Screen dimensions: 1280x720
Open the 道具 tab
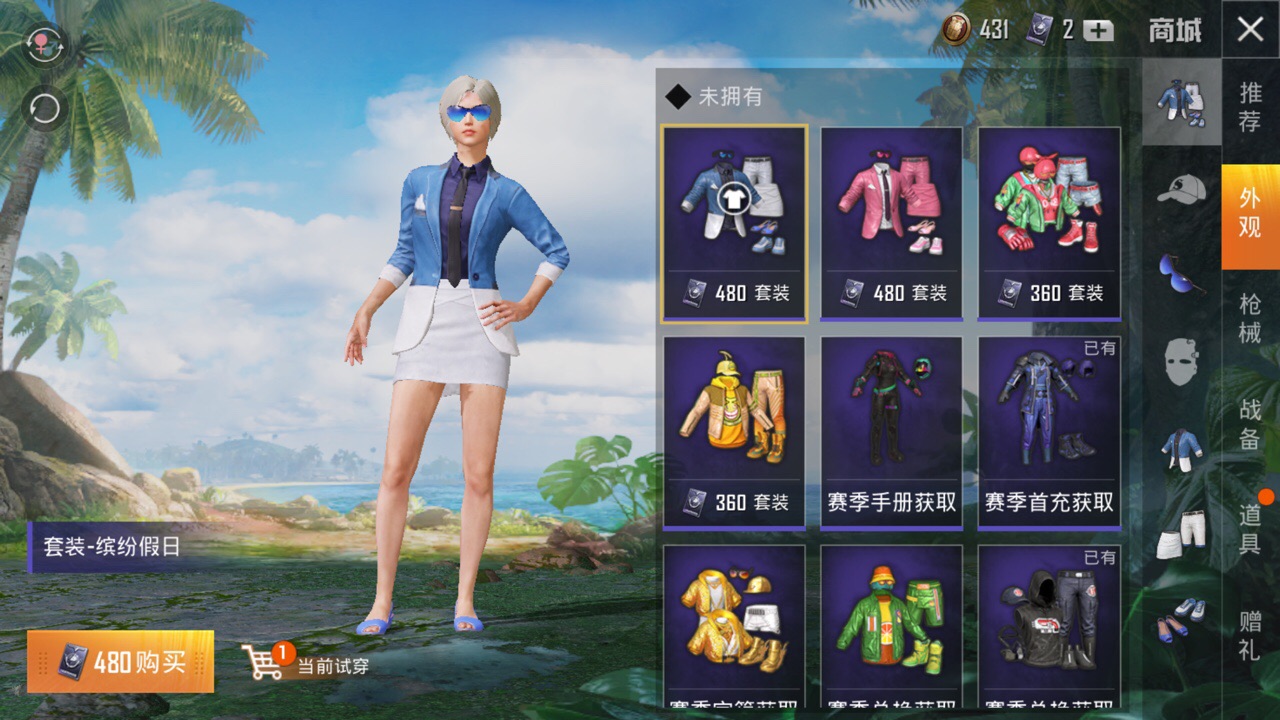(x=1250, y=530)
